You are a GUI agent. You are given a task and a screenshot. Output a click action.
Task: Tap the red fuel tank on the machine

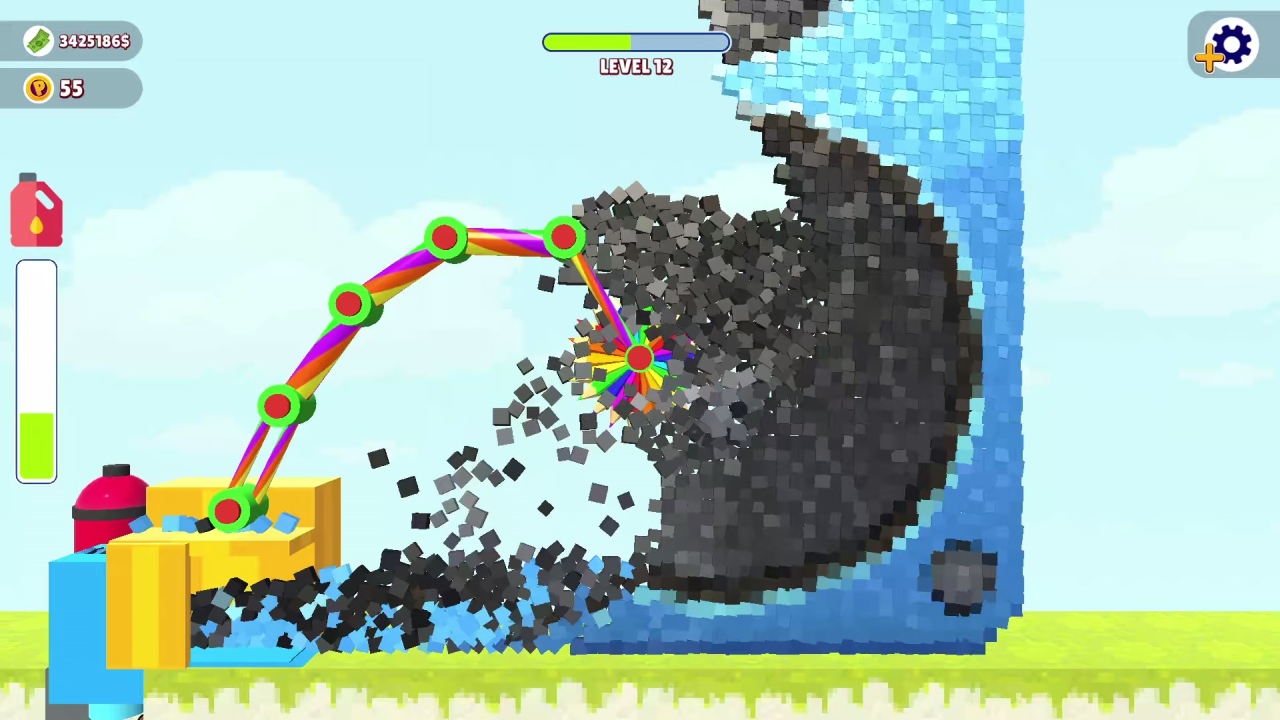pyautogui.click(x=108, y=510)
